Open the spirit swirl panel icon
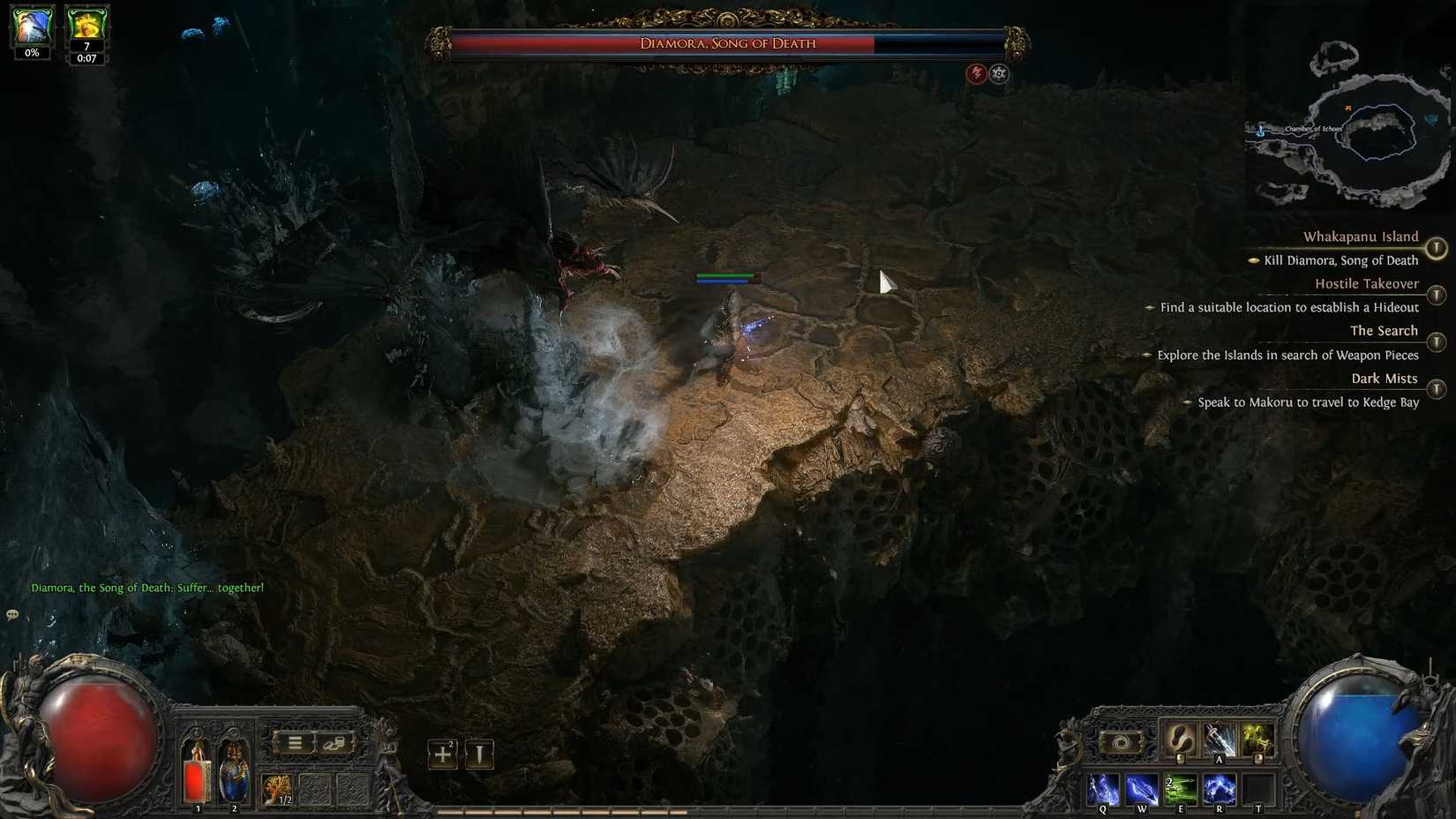 1121,741
